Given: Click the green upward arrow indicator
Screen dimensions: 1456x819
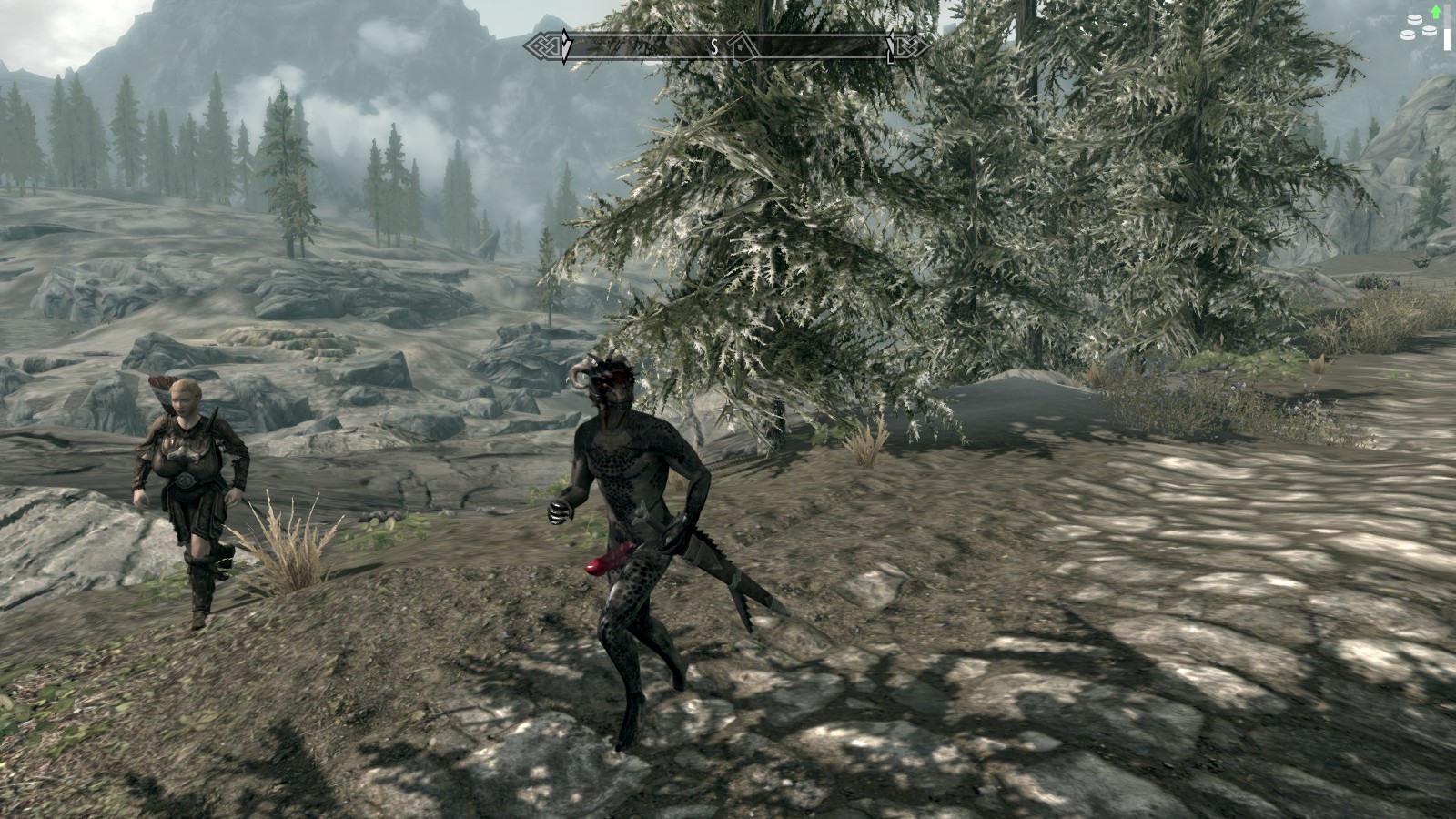Looking at the screenshot, I should click(1436, 13).
